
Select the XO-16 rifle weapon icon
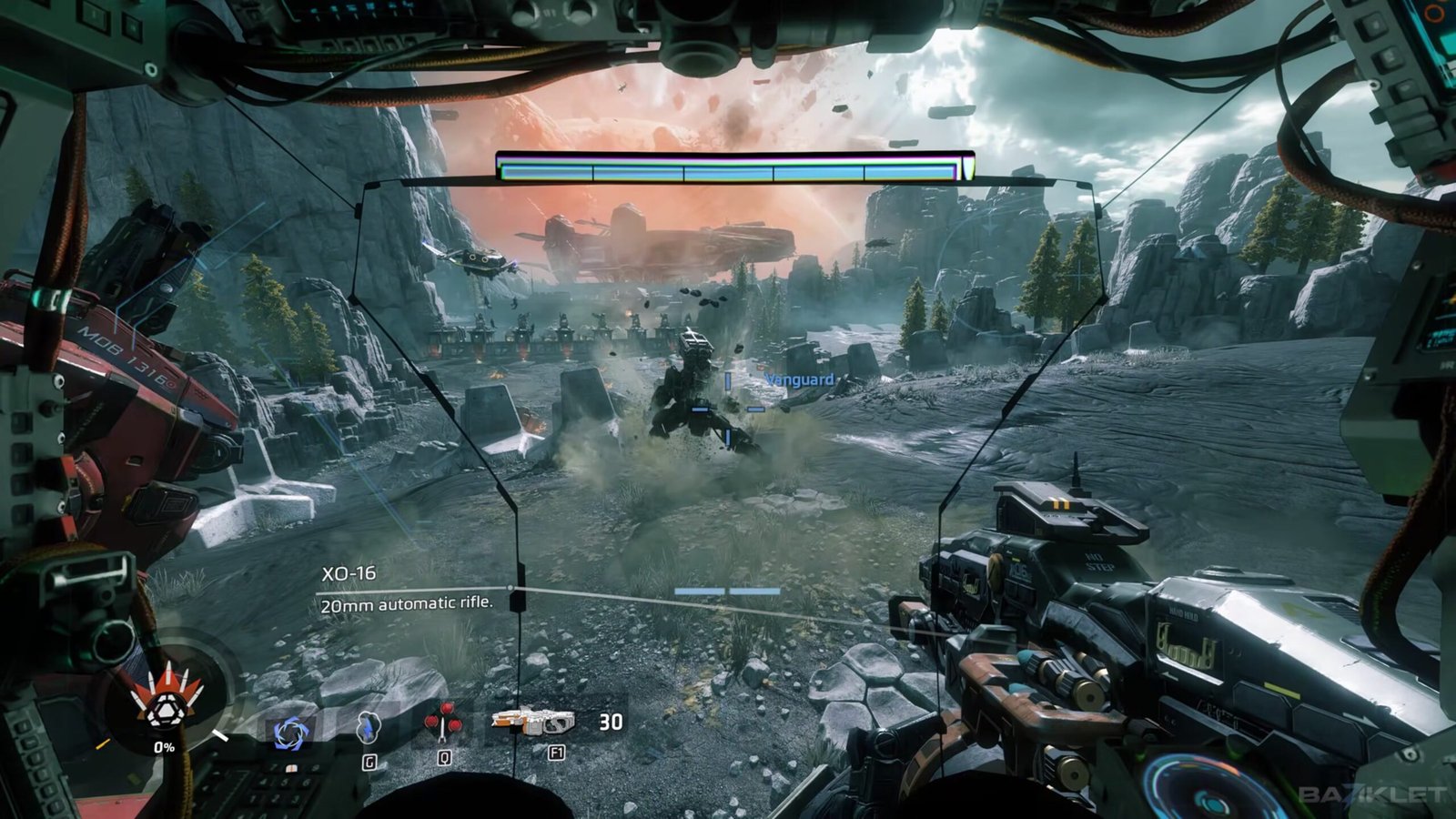533,722
